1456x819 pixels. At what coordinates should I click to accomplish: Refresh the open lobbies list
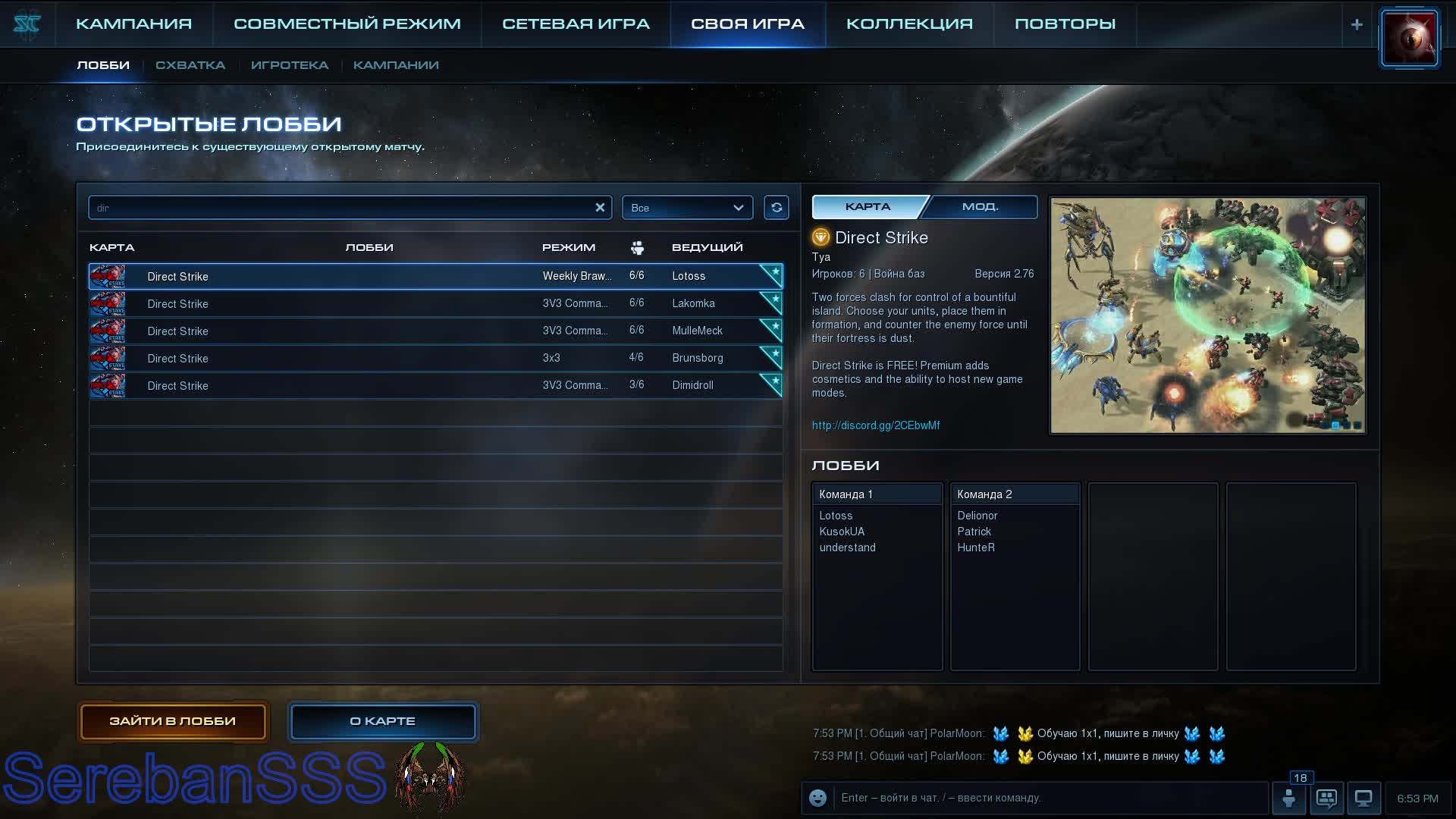pyautogui.click(x=777, y=208)
